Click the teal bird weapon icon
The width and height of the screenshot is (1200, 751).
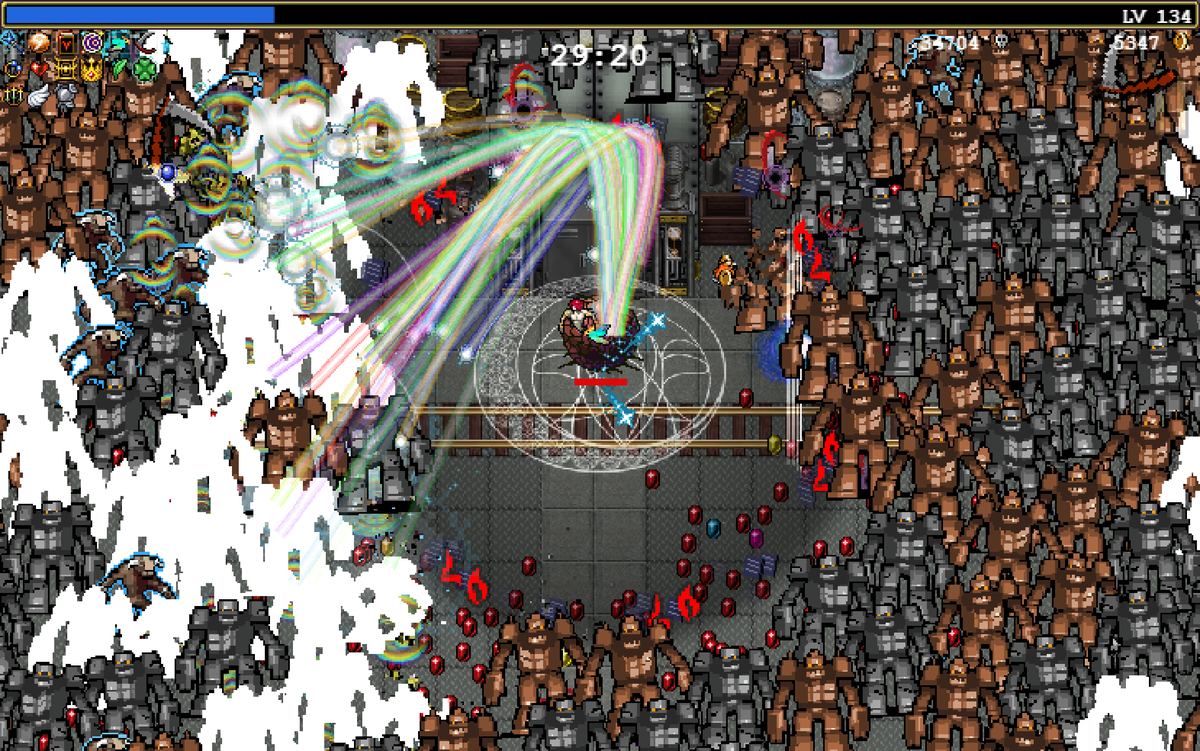point(121,42)
